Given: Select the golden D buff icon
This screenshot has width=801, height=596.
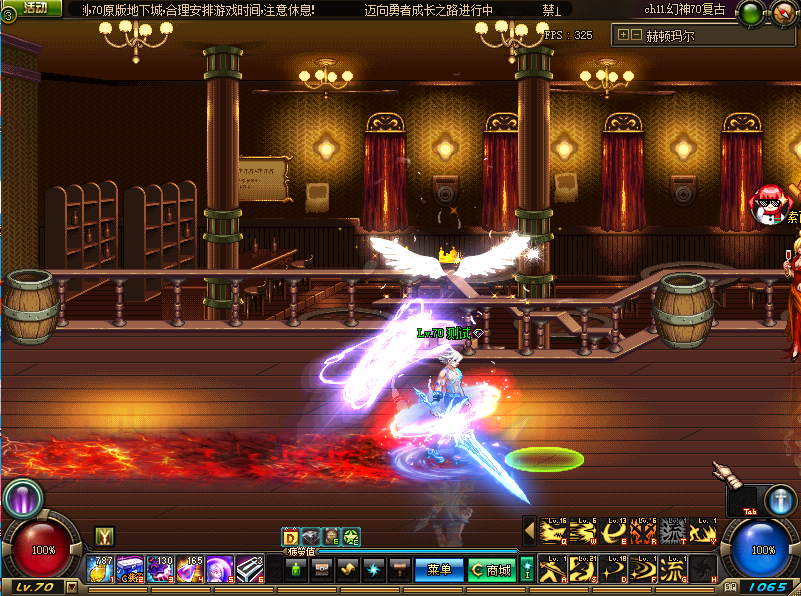Looking at the screenshot, I should click(x=291, y=537).
